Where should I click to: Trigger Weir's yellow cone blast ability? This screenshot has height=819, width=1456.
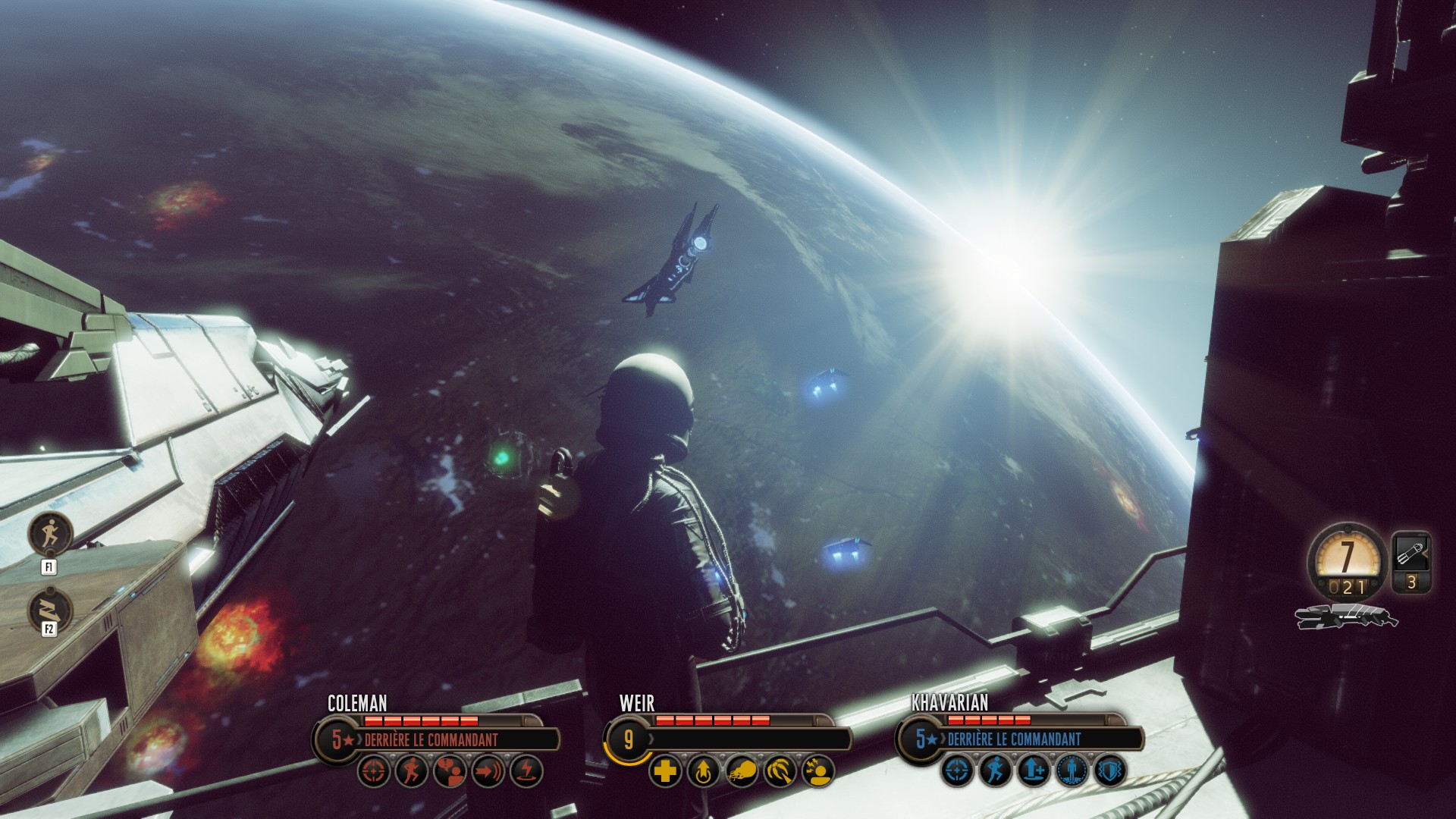(780, 771)
